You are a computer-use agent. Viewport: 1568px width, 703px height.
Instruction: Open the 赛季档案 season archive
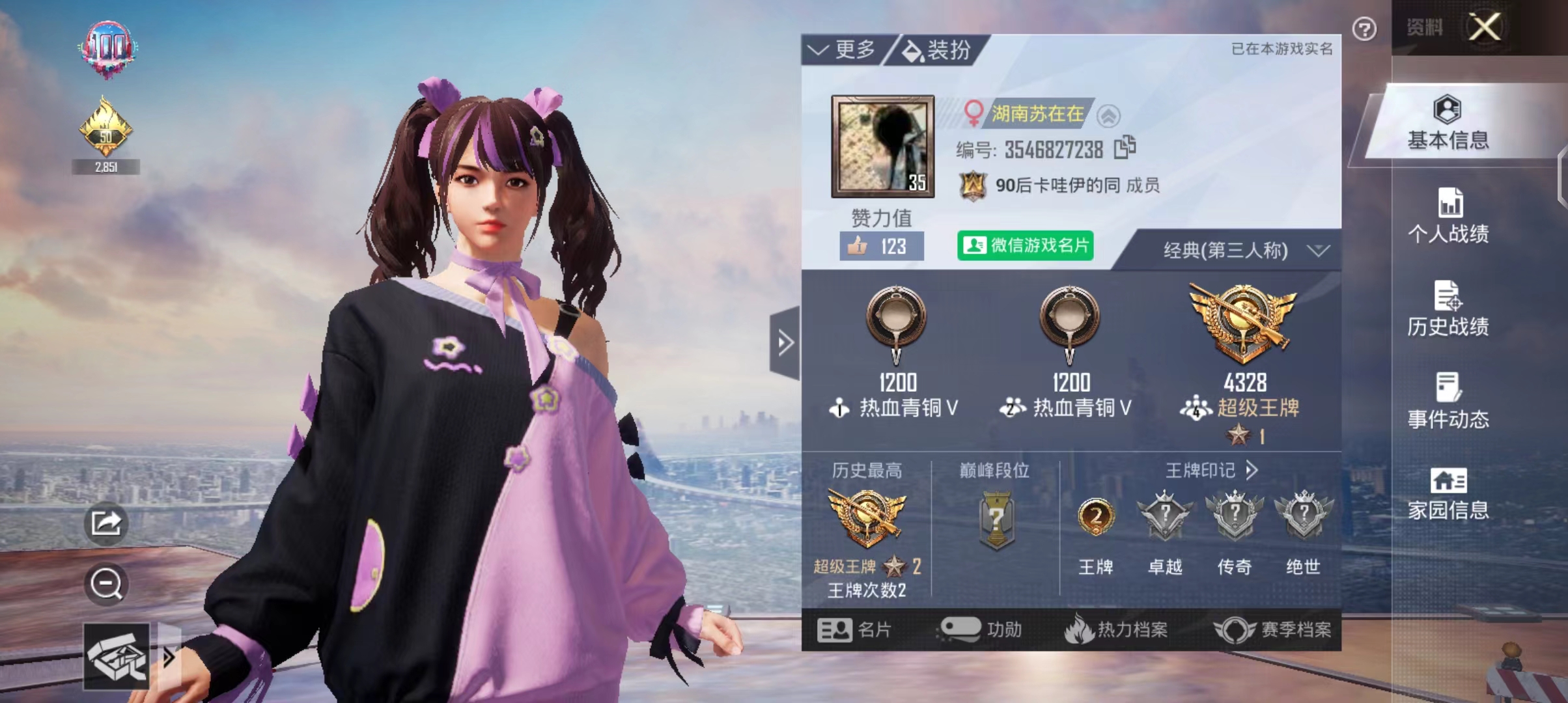1273,629
